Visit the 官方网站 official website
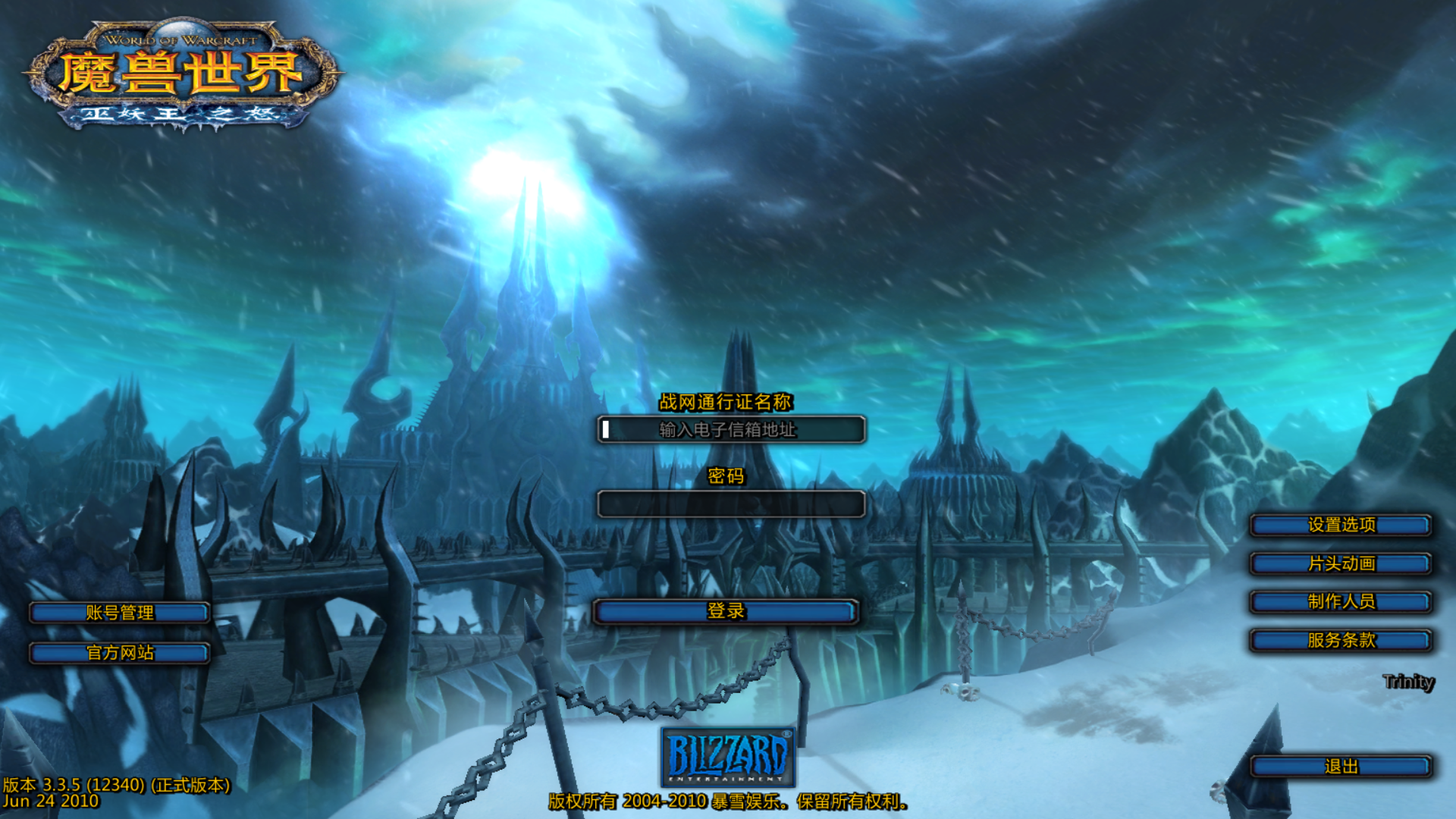The width and height of the screenshot is (1456, 819). [120, 653]
